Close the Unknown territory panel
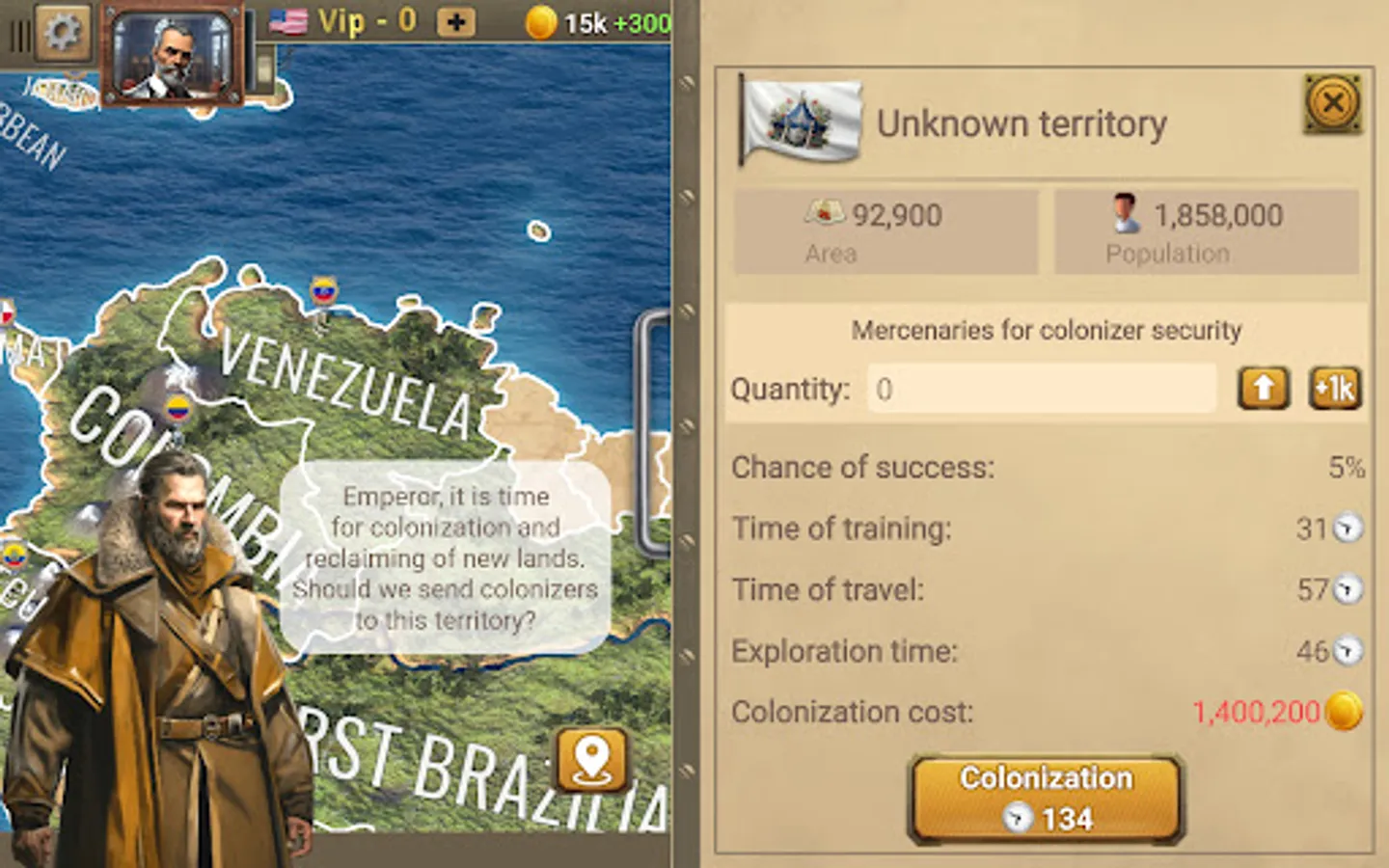This screenshot has height=868, width=1389. click(1331, 103)
